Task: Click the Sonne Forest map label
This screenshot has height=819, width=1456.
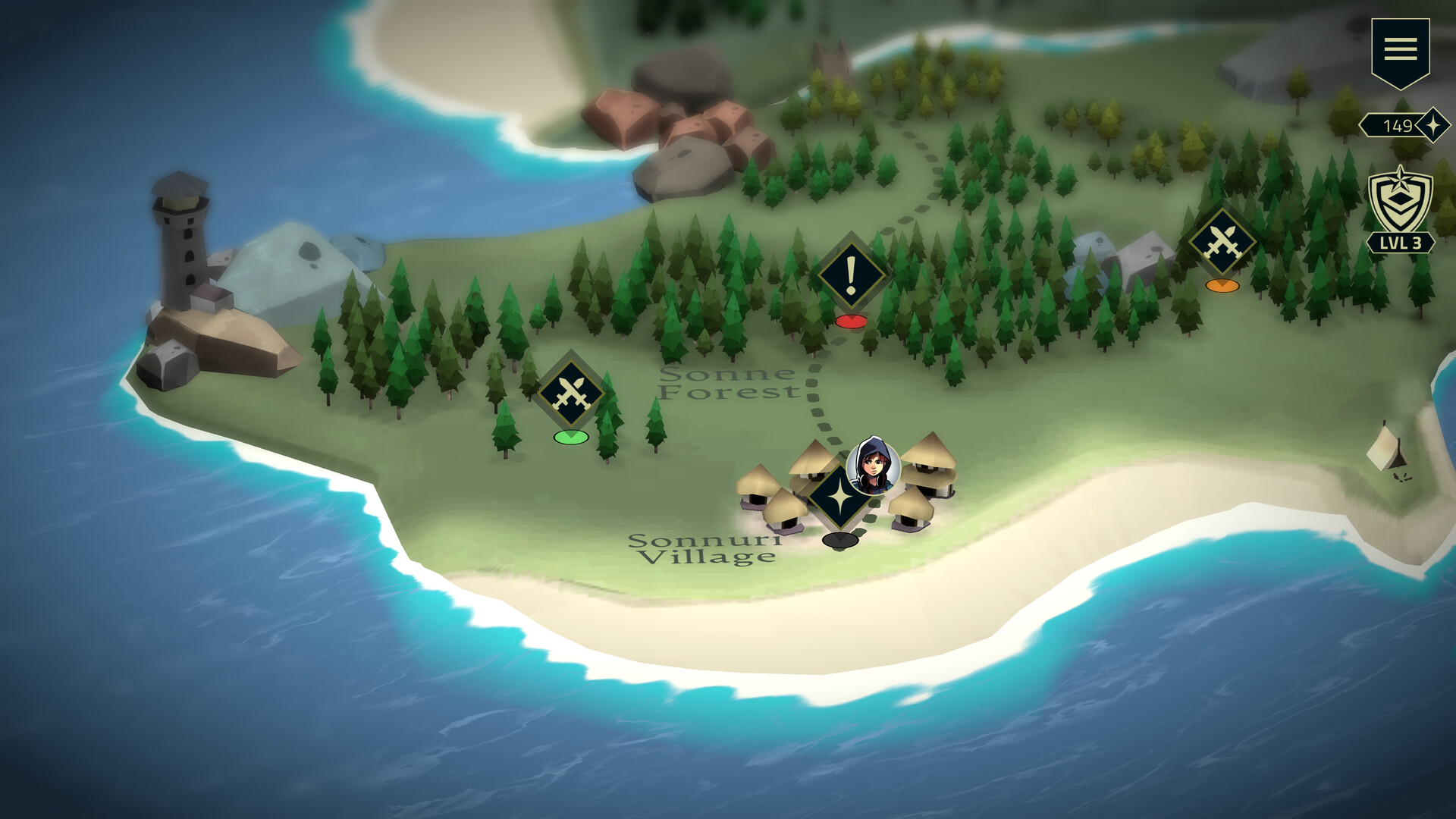Action: 732,383
